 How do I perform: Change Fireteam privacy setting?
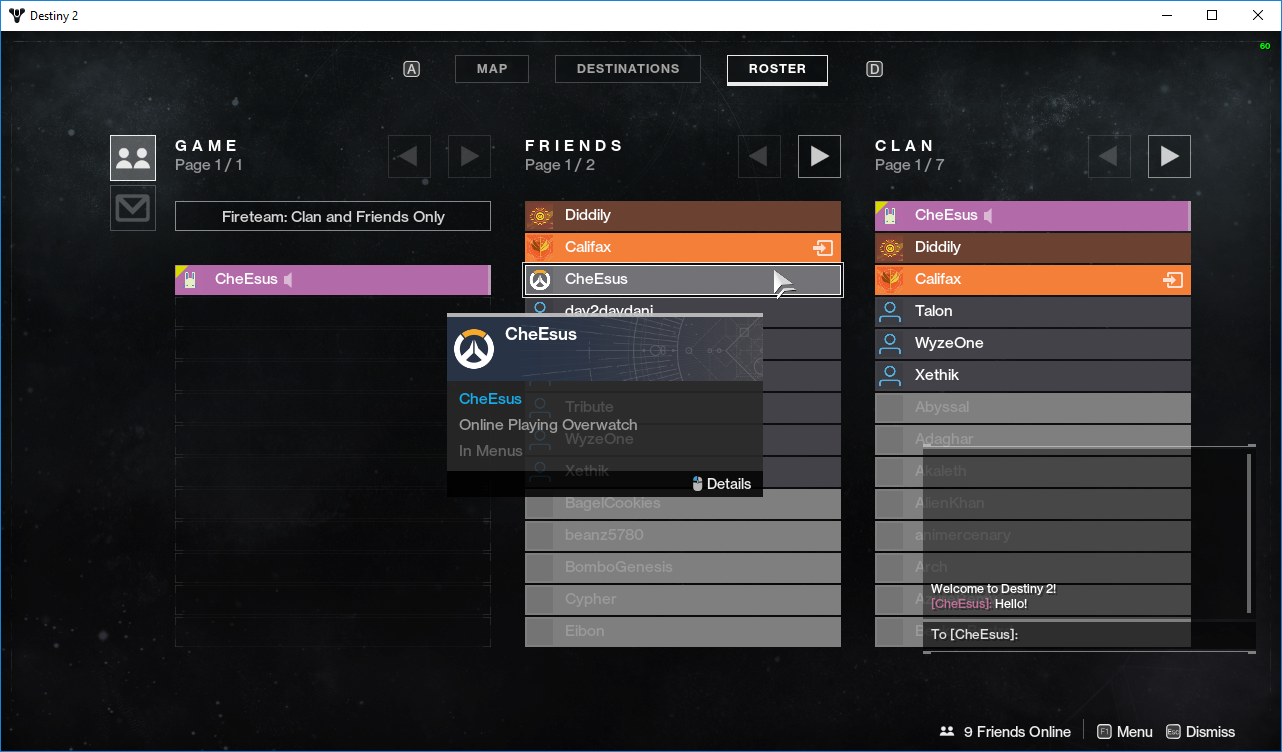[333, 216]
